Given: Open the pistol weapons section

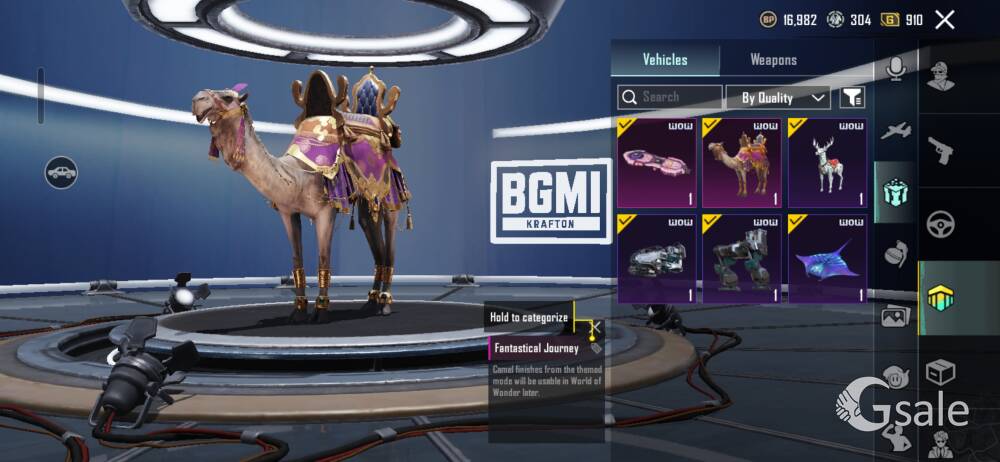Looking at the screenshot, I should (x=940, y=150).
